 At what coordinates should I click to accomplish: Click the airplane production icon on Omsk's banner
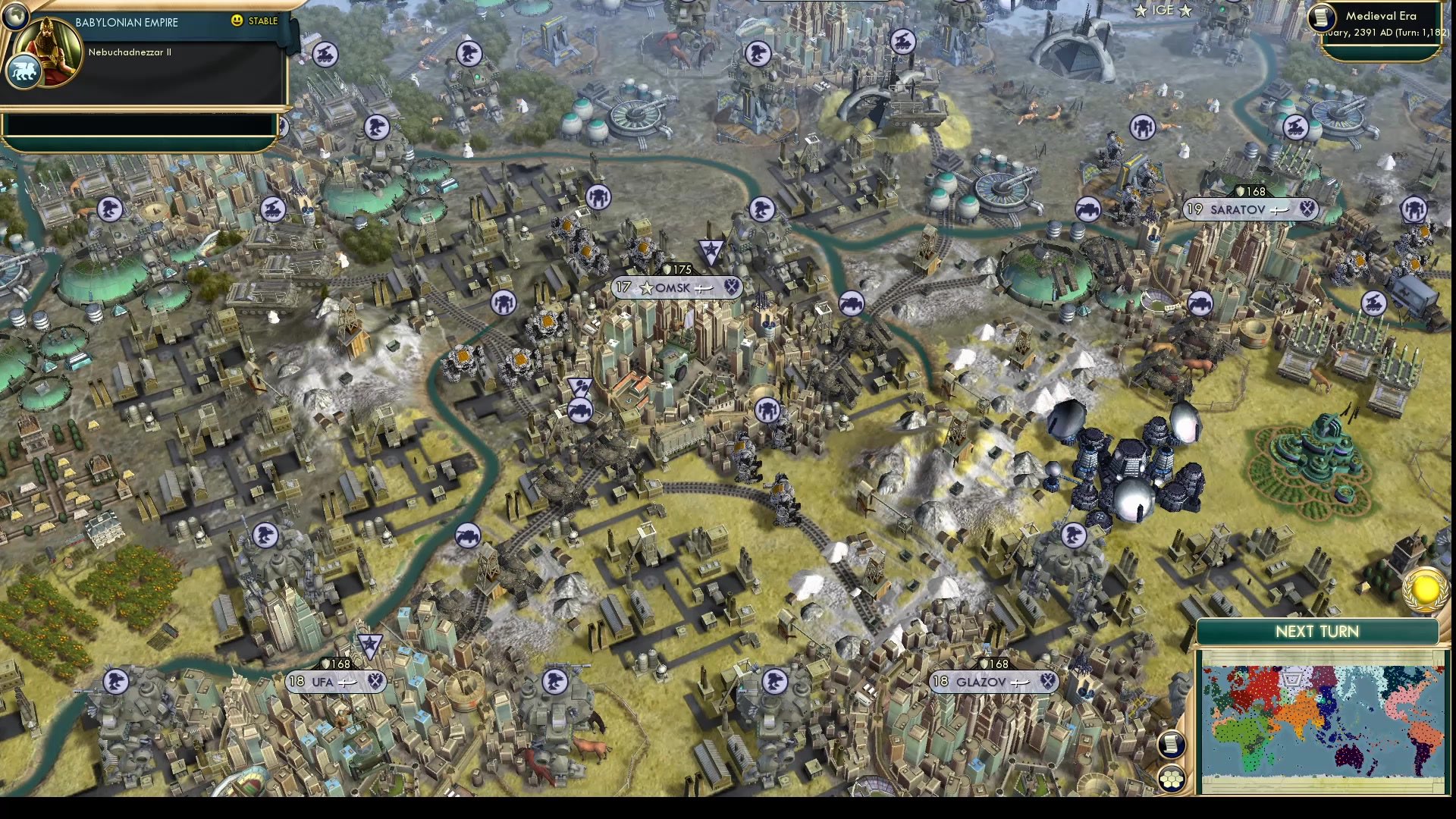point(704,288)
